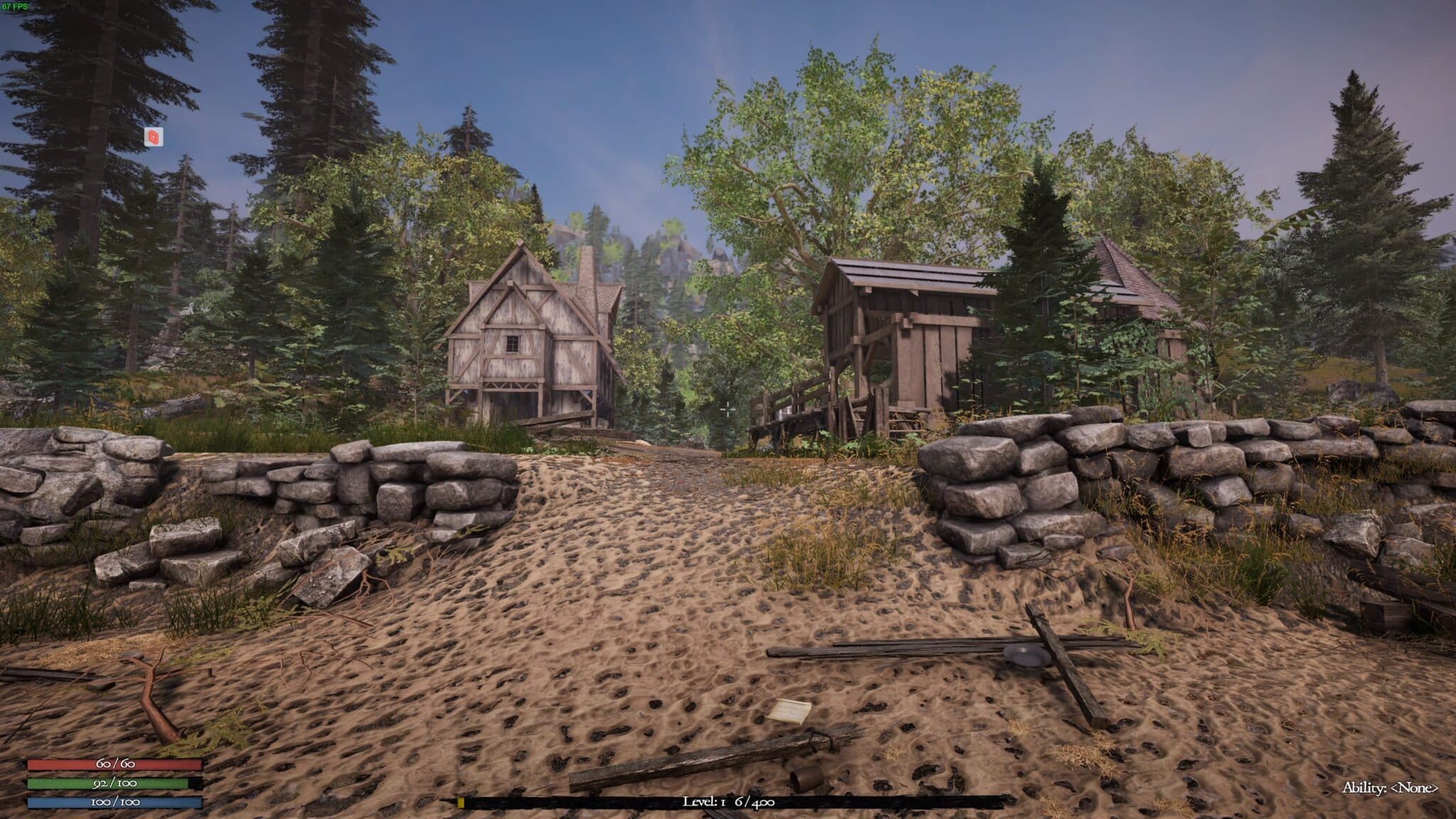
Task: Select the Ability <None> indicator
Action: (1390, 788)
